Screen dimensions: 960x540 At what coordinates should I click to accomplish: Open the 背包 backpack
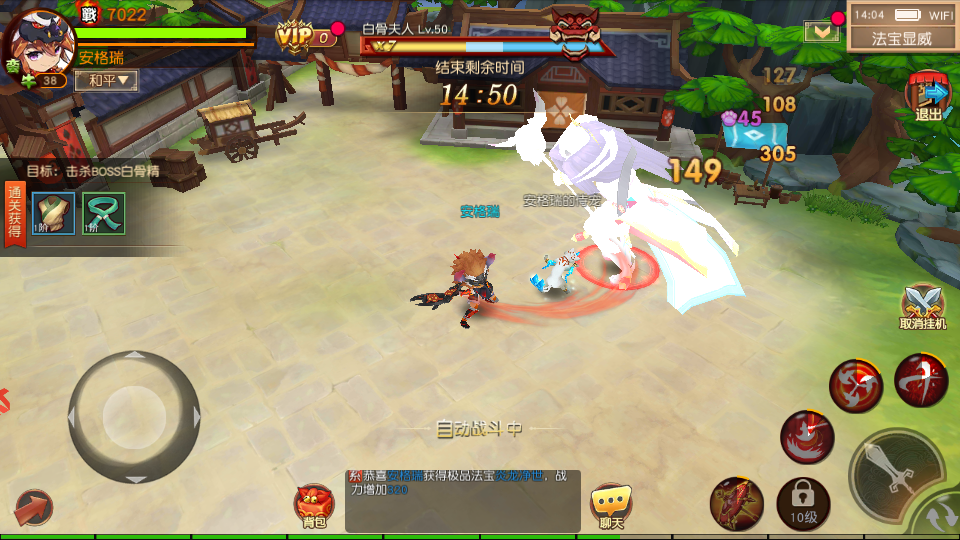pos(315,506)
